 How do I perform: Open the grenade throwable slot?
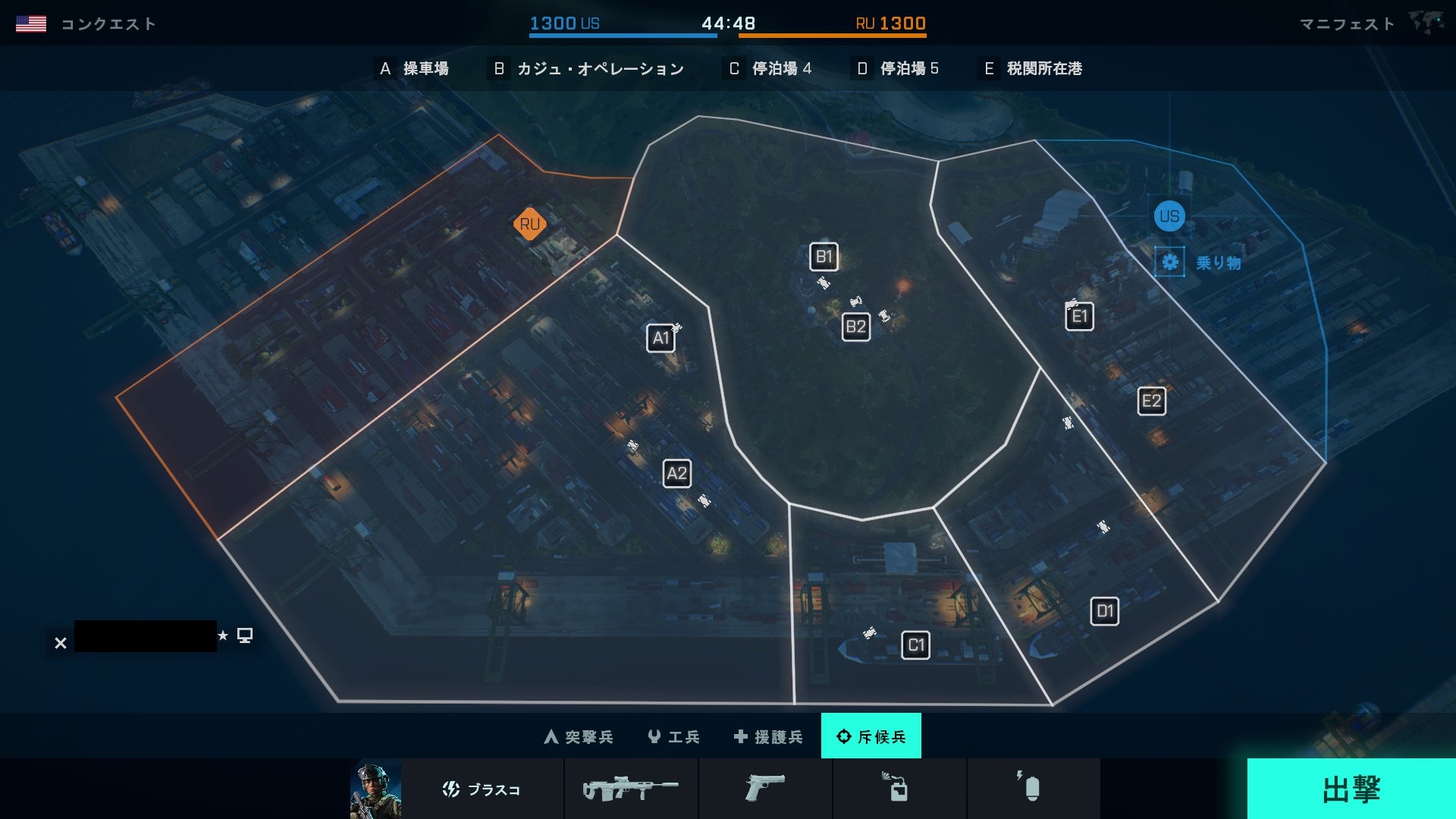1033,789
